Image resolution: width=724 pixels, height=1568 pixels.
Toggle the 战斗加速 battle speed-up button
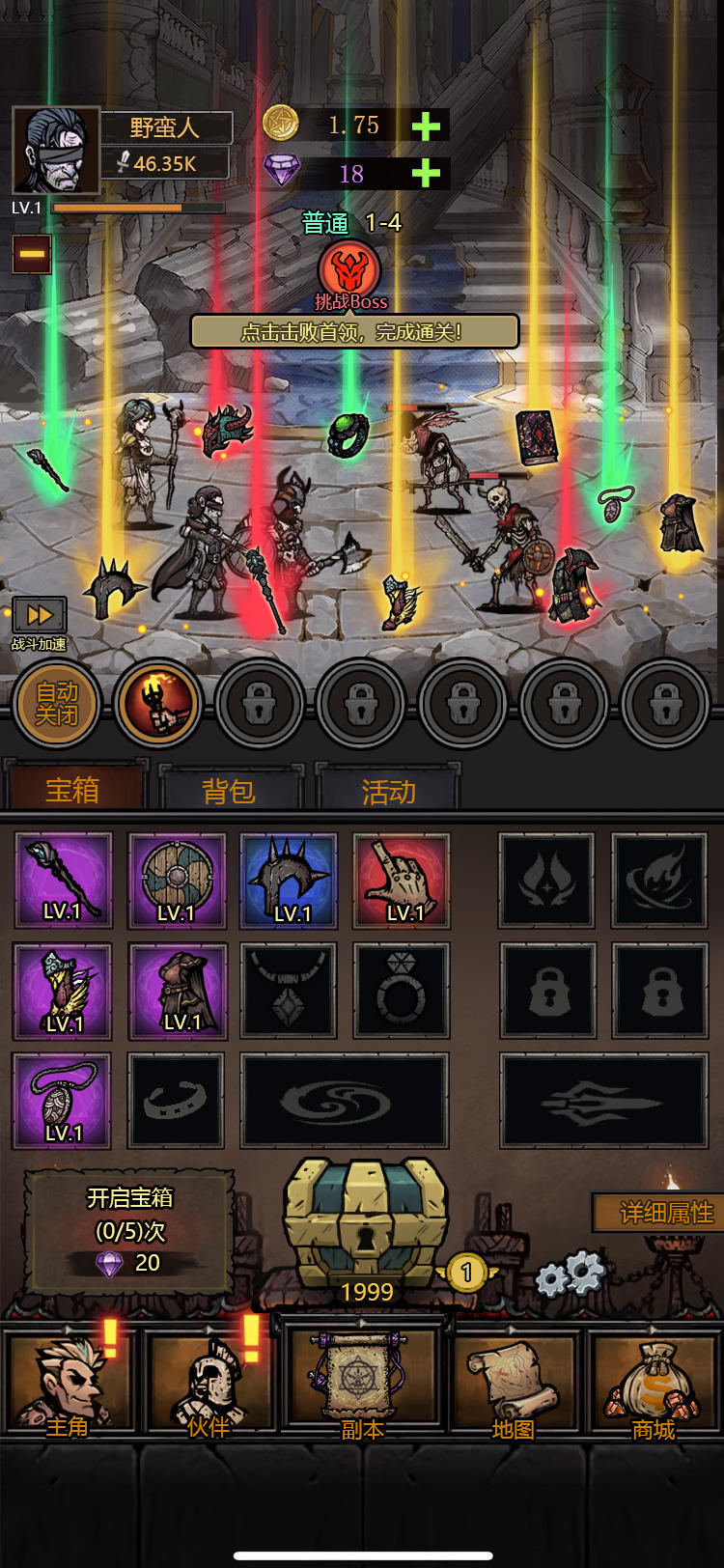click(39, 616)
